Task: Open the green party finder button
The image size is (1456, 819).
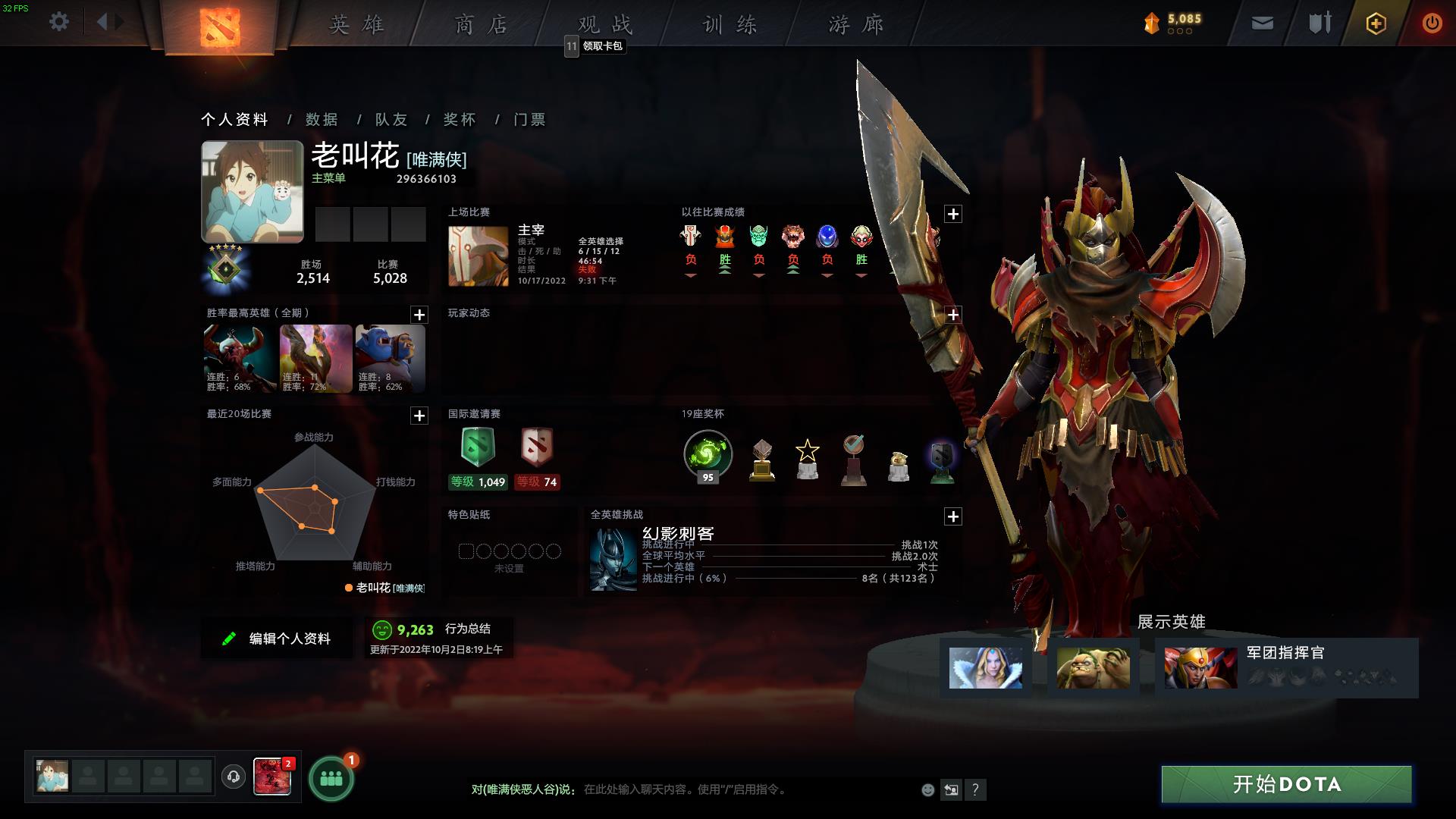Action: point(331,779)
